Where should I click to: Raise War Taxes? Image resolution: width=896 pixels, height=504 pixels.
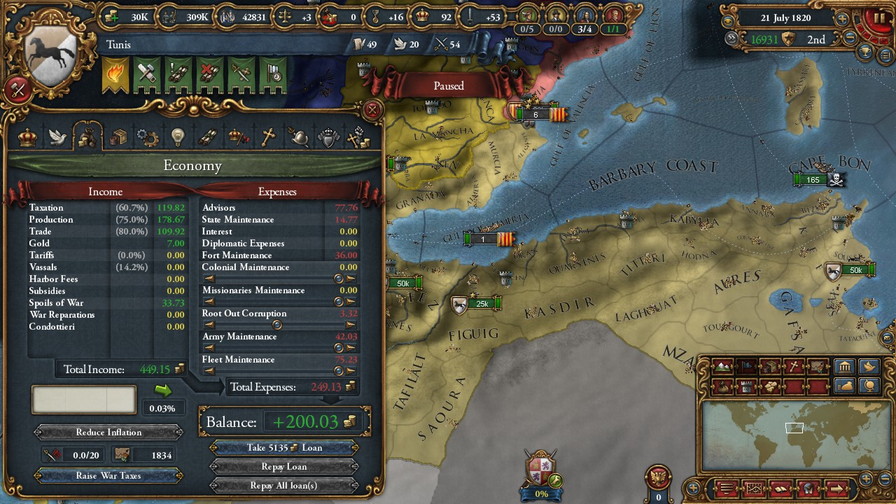pyautogui.click(x=109, y=475)
